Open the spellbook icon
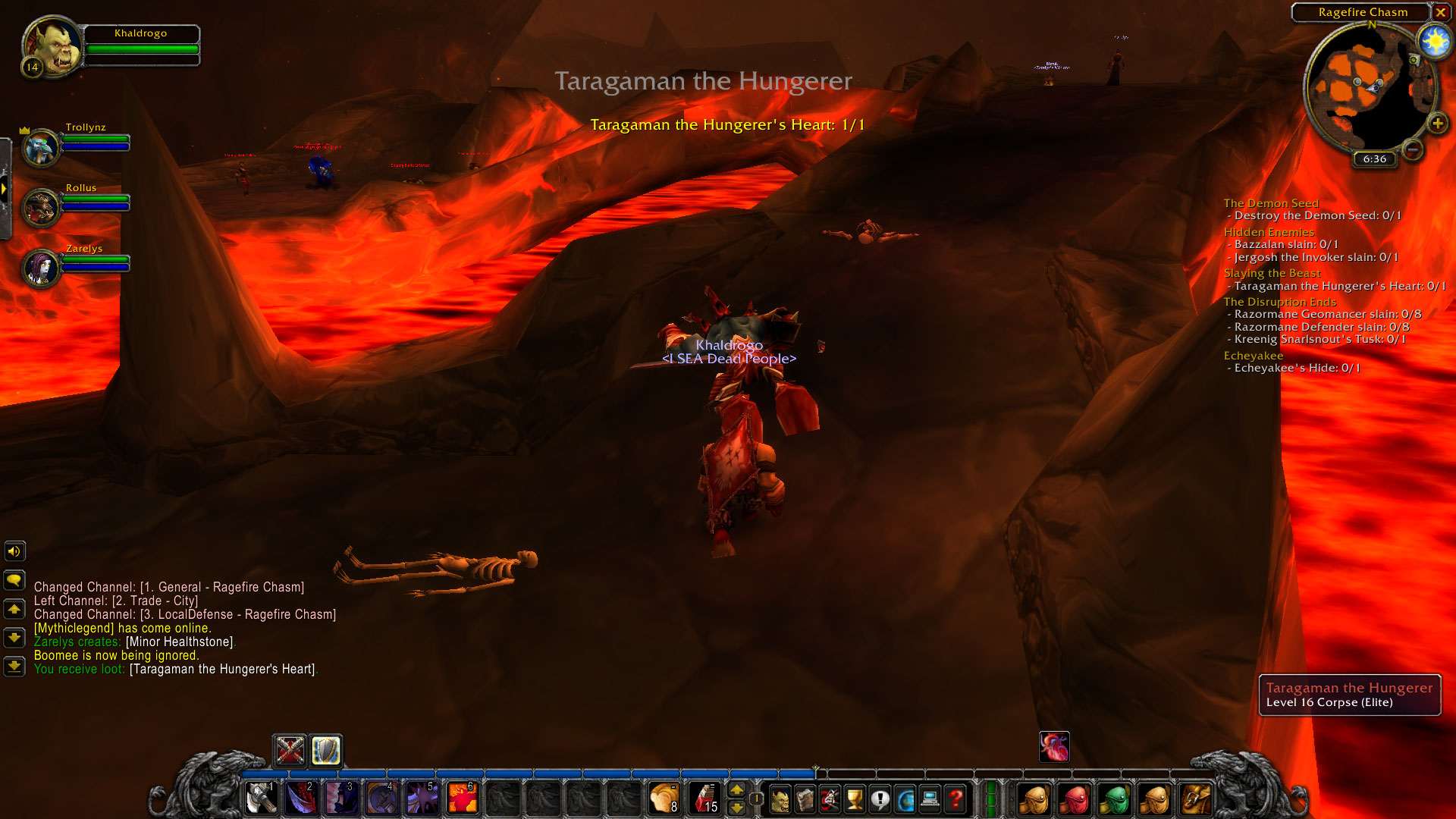The height and width of the screenshot is (819, 1456). tap(806, 799)
